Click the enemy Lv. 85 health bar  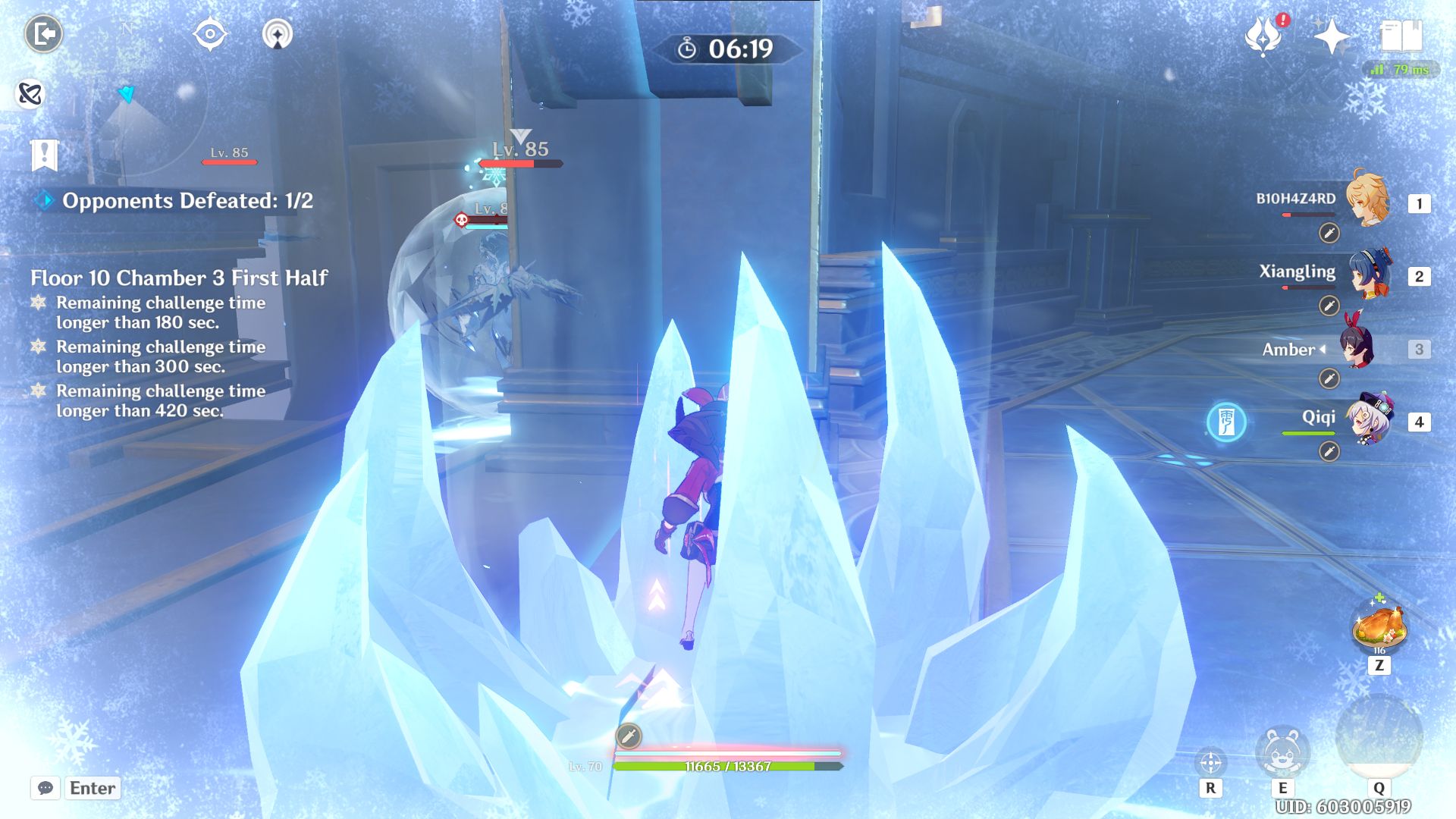click(x=519, y=162)
